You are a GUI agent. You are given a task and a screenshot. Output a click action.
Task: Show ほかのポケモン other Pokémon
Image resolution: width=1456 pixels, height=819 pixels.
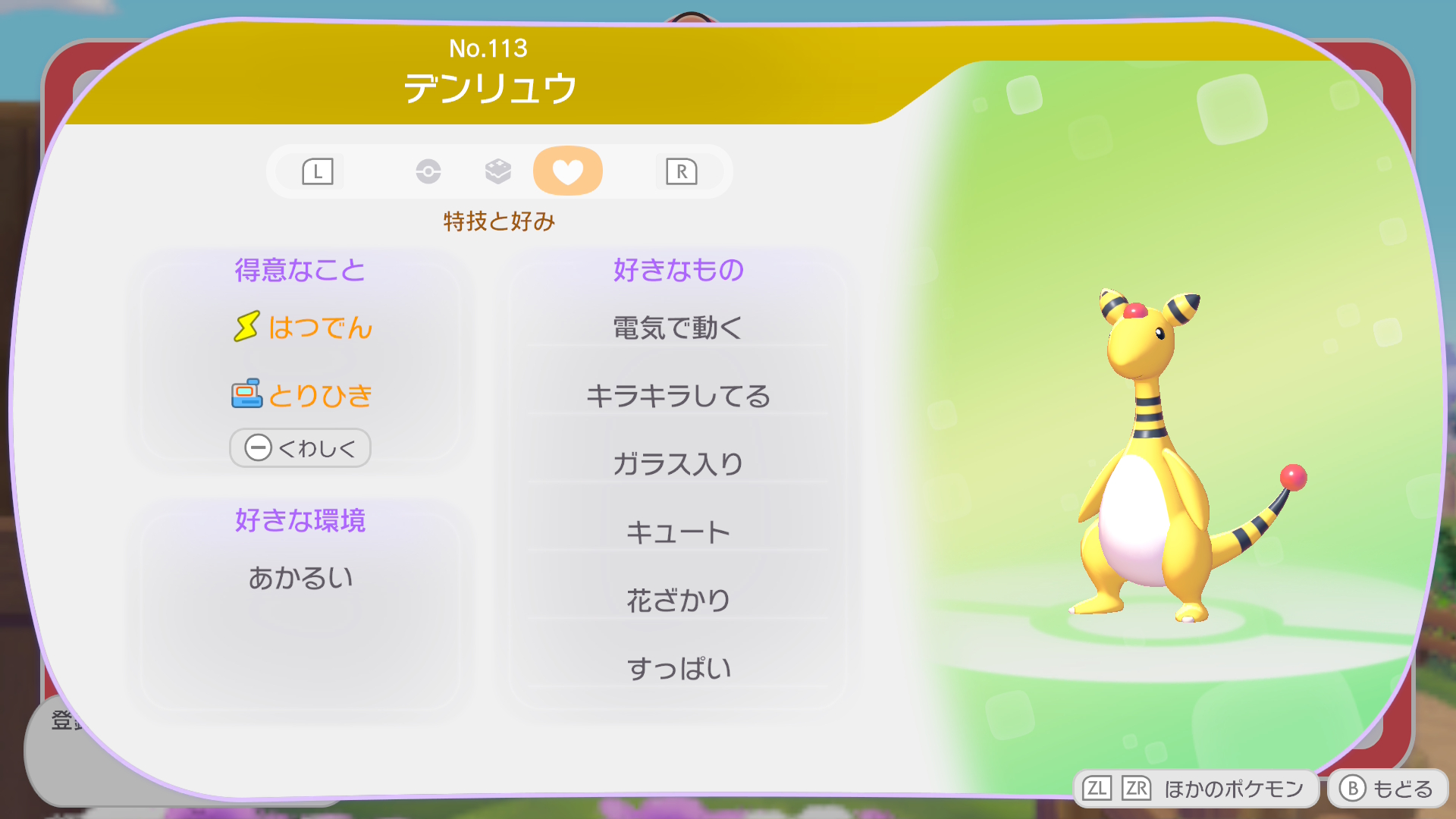[x=1196, y=789]
